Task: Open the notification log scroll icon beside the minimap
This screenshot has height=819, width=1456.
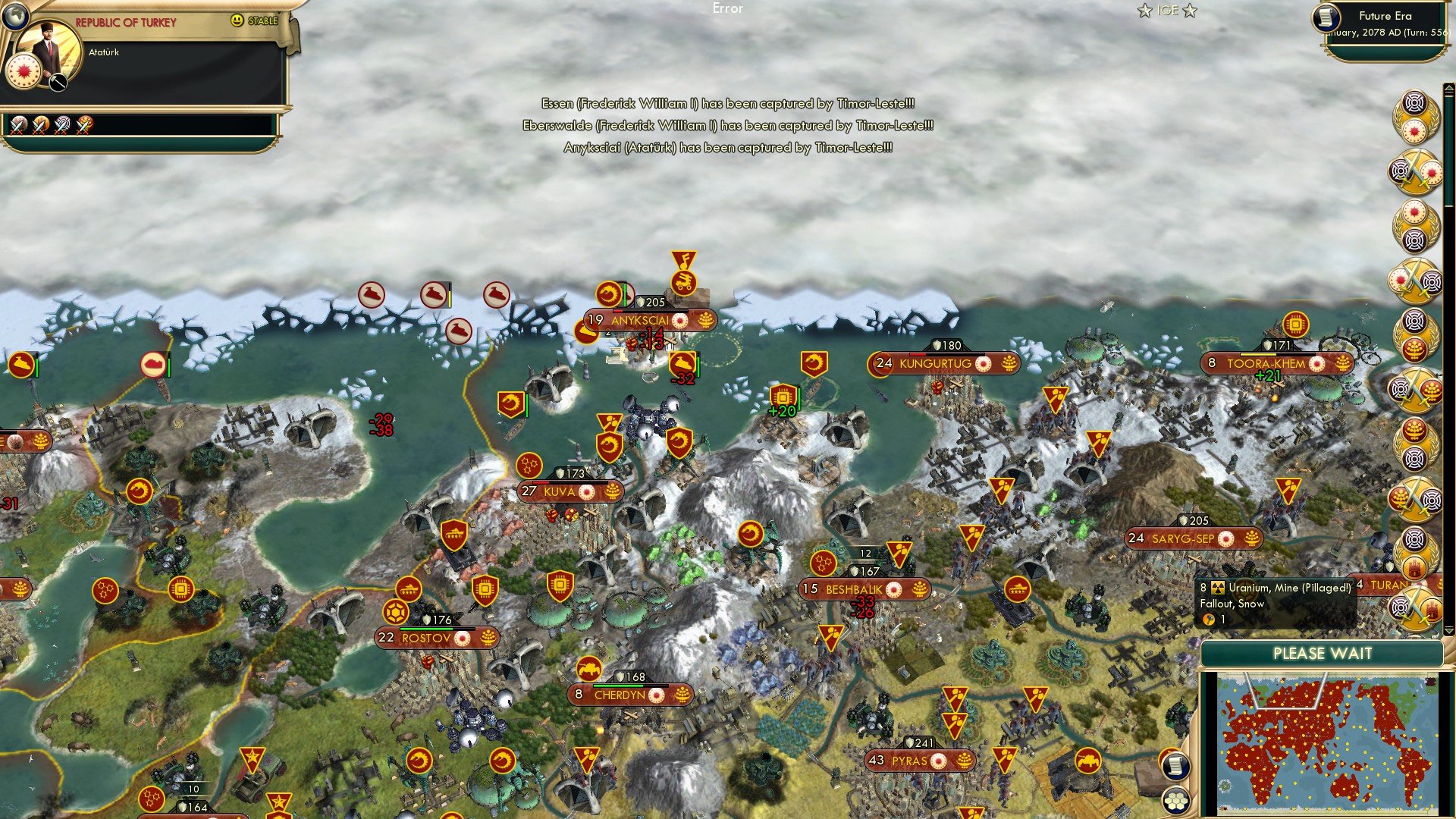Action: (x=1175, y=767)
